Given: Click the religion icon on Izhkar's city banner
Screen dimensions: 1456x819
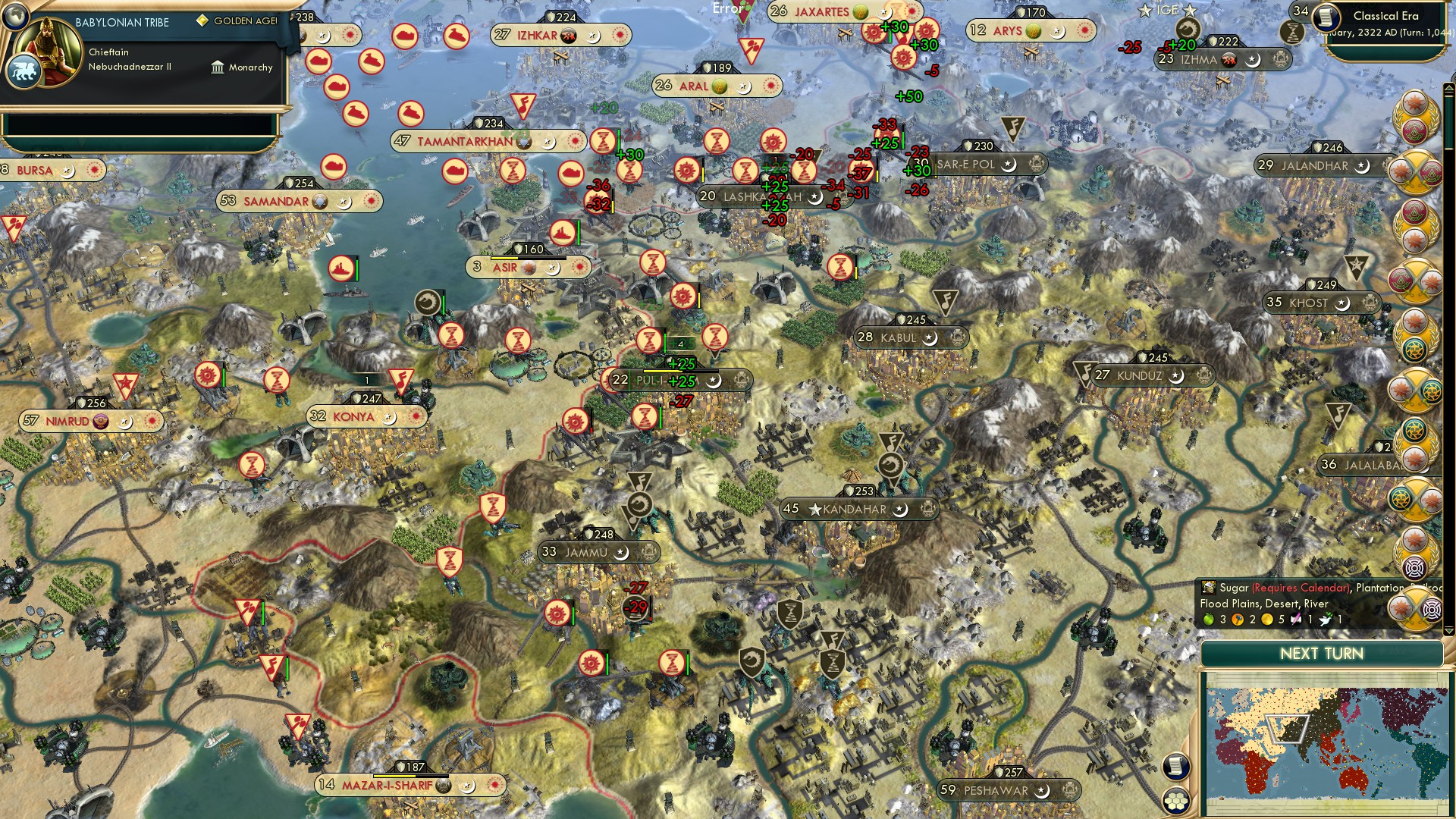Looking at the screenshot, I should (x=592, y=36).
